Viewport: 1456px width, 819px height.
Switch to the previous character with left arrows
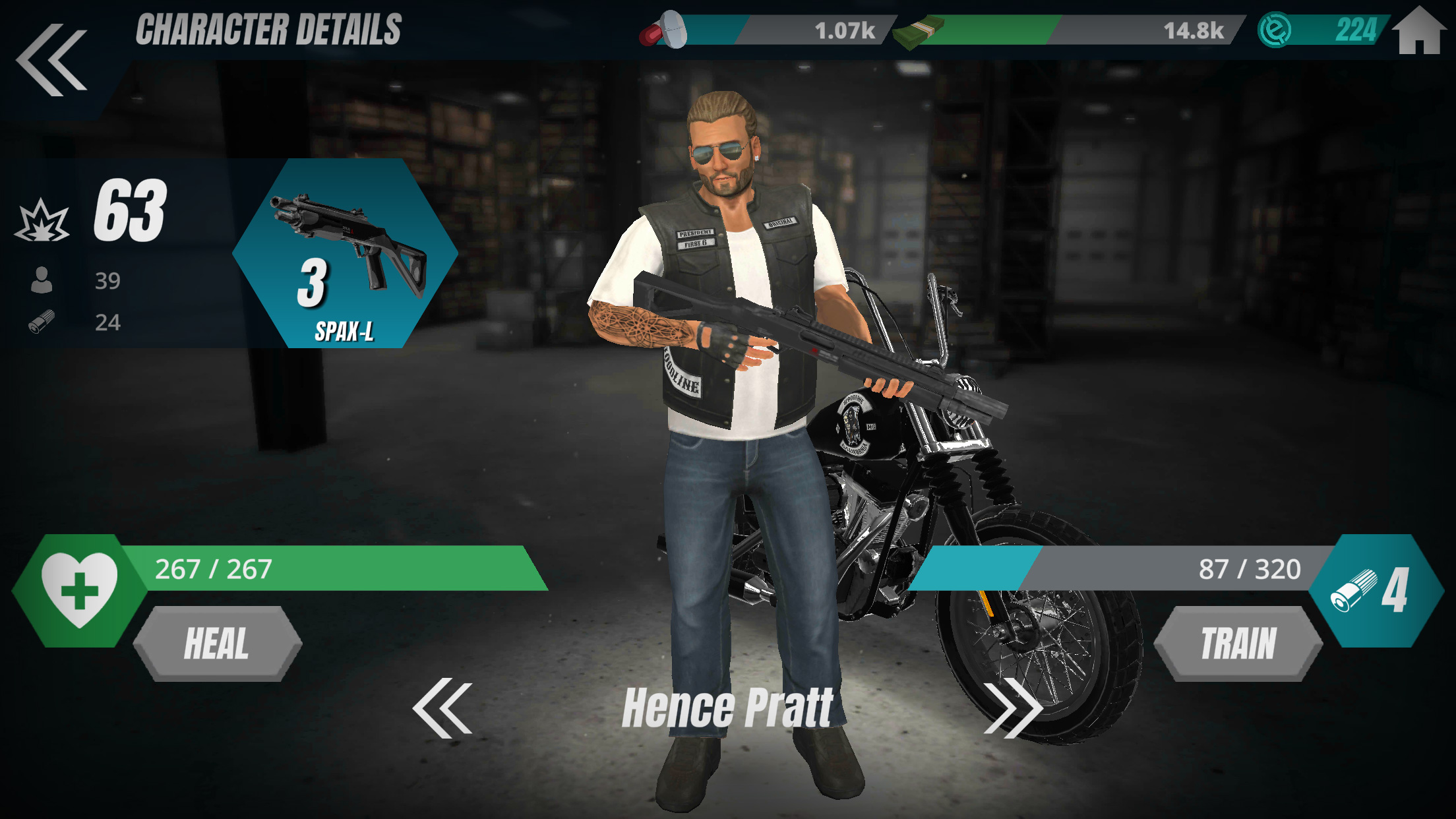(x=442, y=708)
